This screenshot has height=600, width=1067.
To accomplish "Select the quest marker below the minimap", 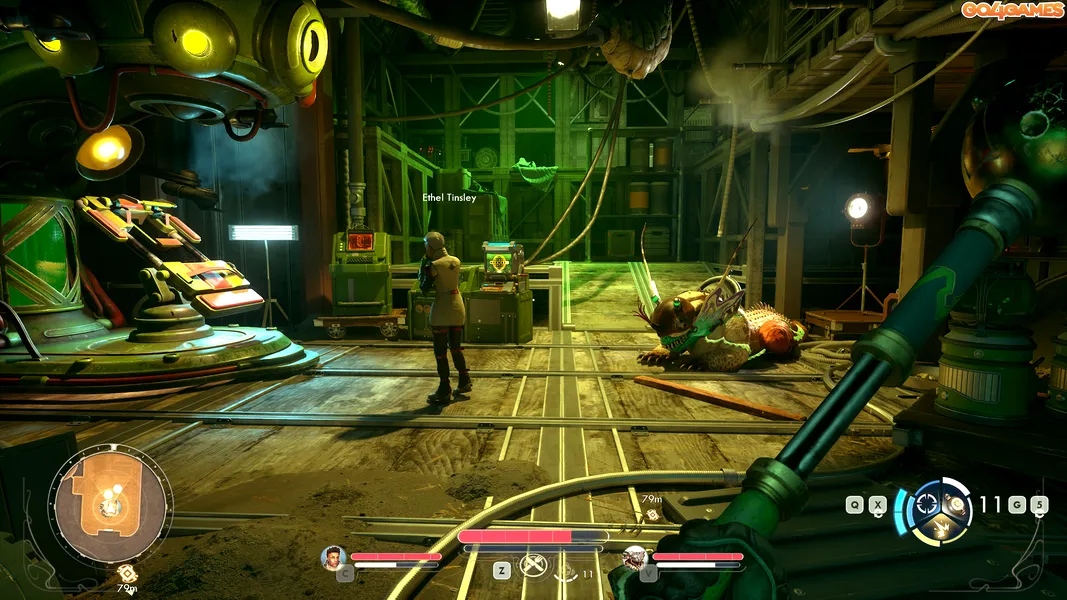I will click(127, 572).
